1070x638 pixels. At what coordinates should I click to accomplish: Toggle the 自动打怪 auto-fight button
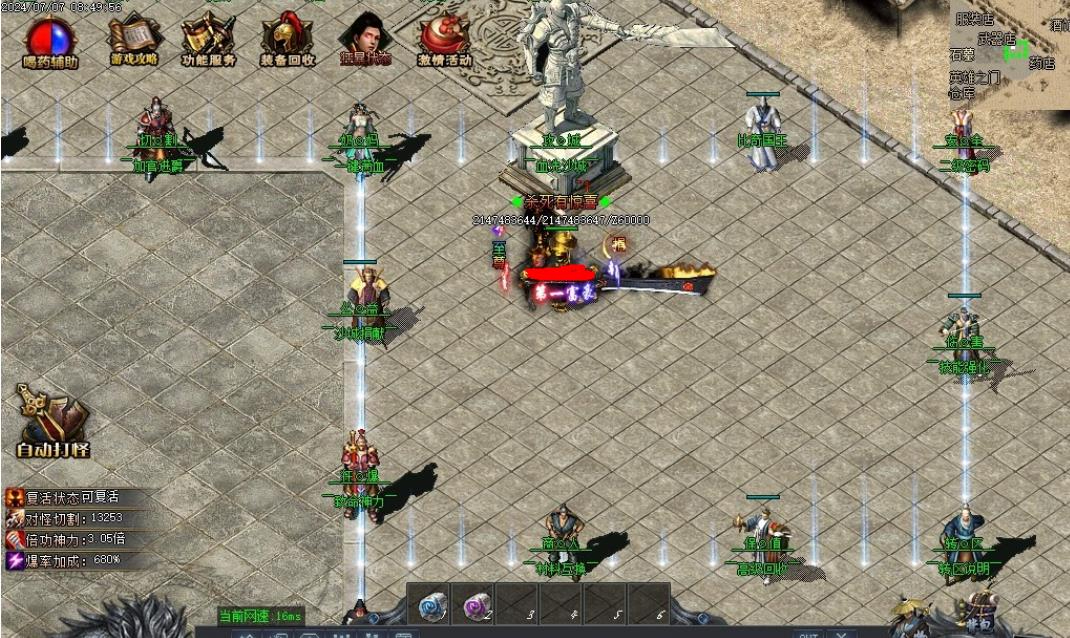click(53, 420)
